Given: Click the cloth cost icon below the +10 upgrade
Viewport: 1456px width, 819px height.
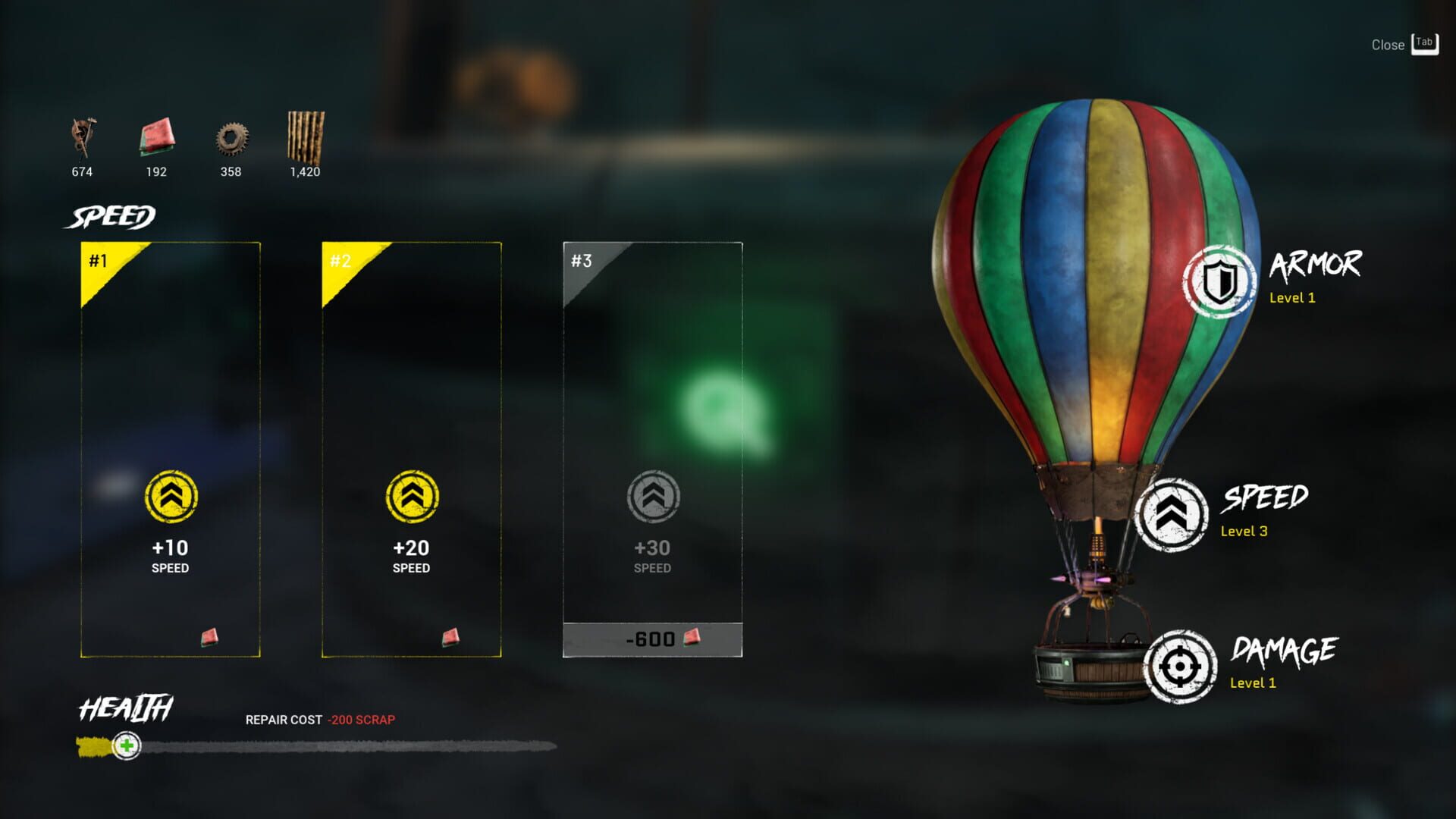Looking at the screenshot, I should (x=209, y=637).
